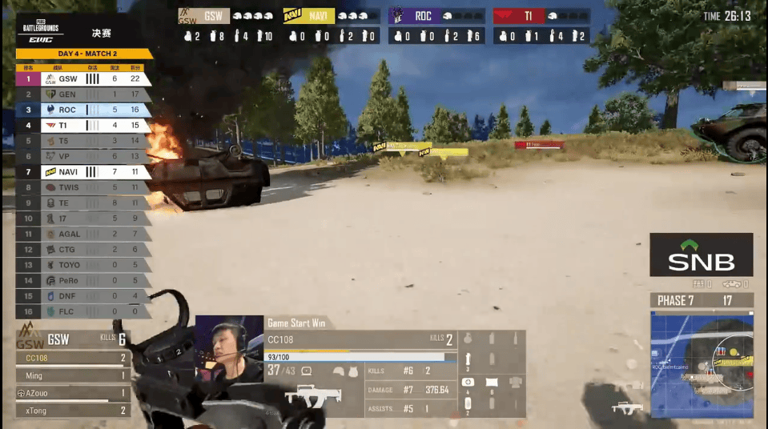Viewport: 768px width, 429px height.
Task: Click the SNB sponsor logo
Action: [x=701, y=255]
